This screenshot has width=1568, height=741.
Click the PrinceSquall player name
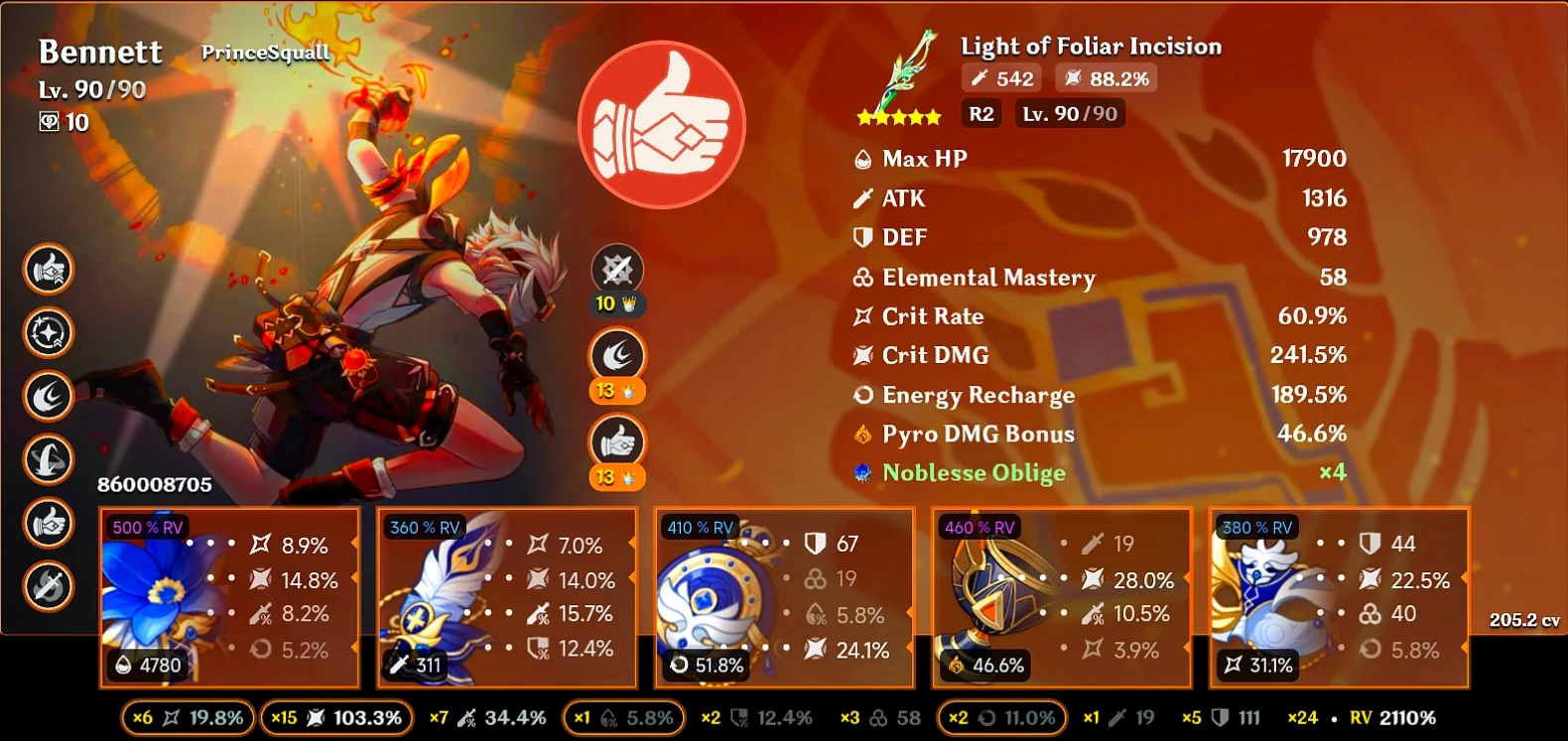pyautogui.click(x=263, y=53)
